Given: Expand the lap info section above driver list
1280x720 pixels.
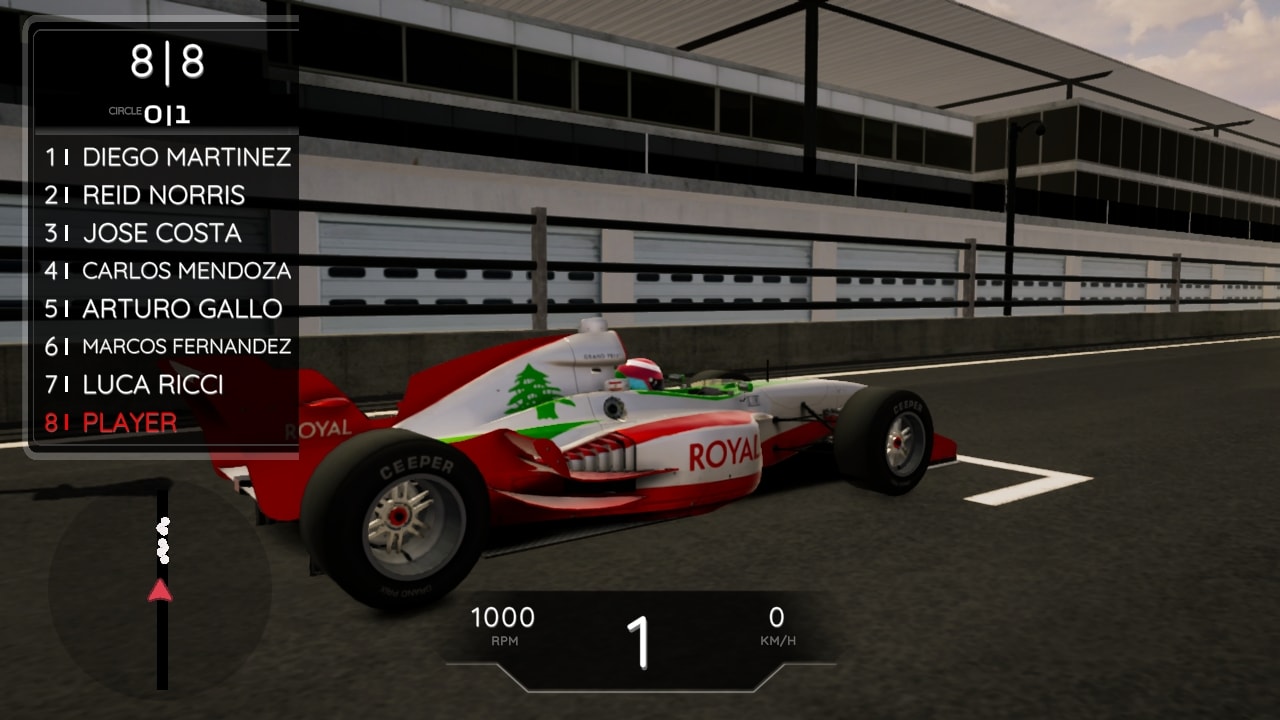Looking at the screenshot, I should 166,85.
